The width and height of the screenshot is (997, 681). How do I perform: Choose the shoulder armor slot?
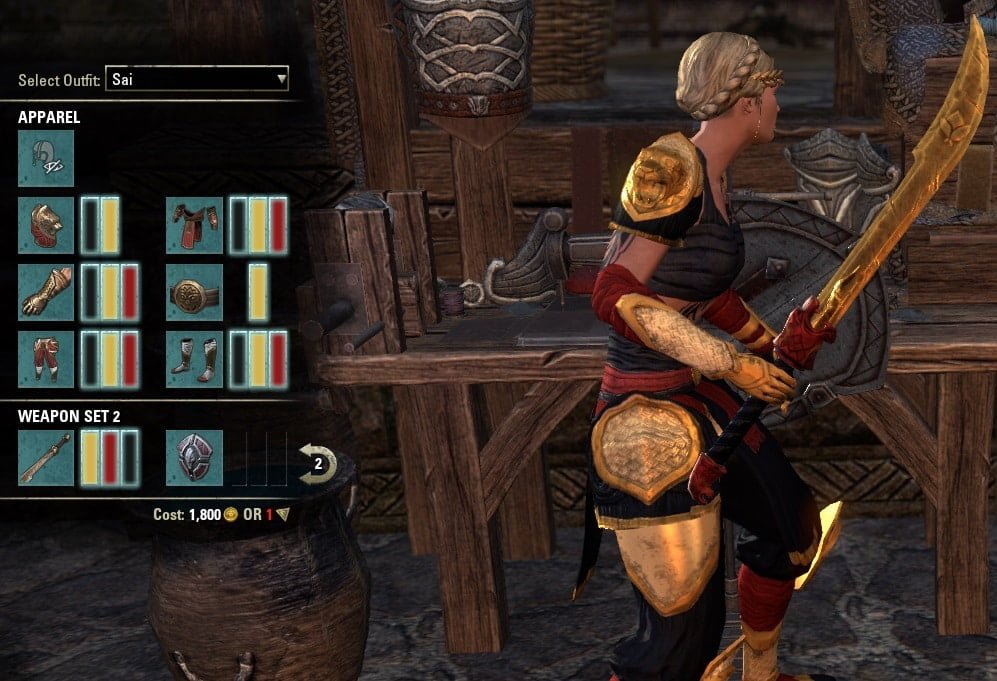click(46, 225)
